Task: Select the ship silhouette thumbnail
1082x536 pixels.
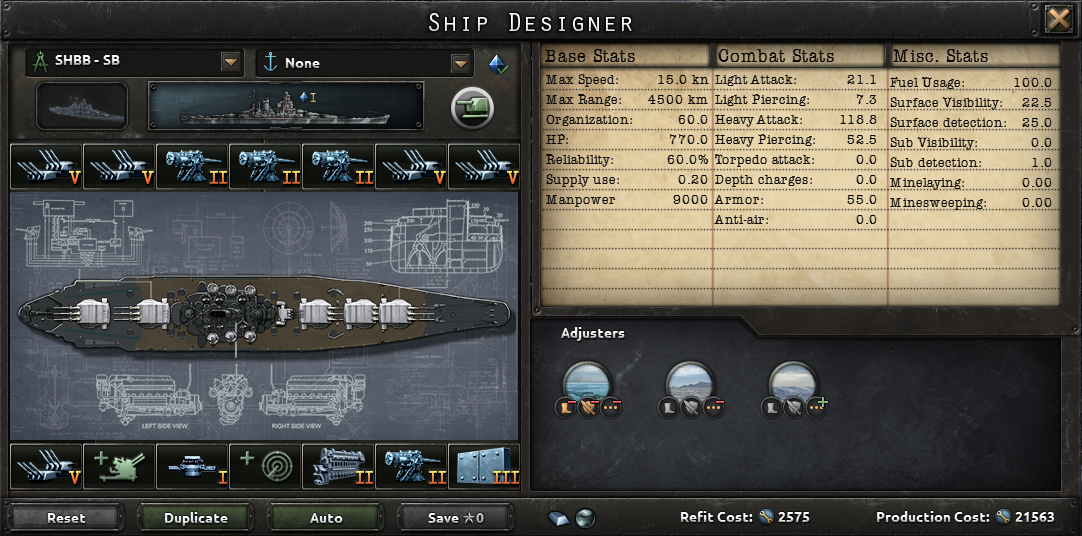Action: (82, 106)
